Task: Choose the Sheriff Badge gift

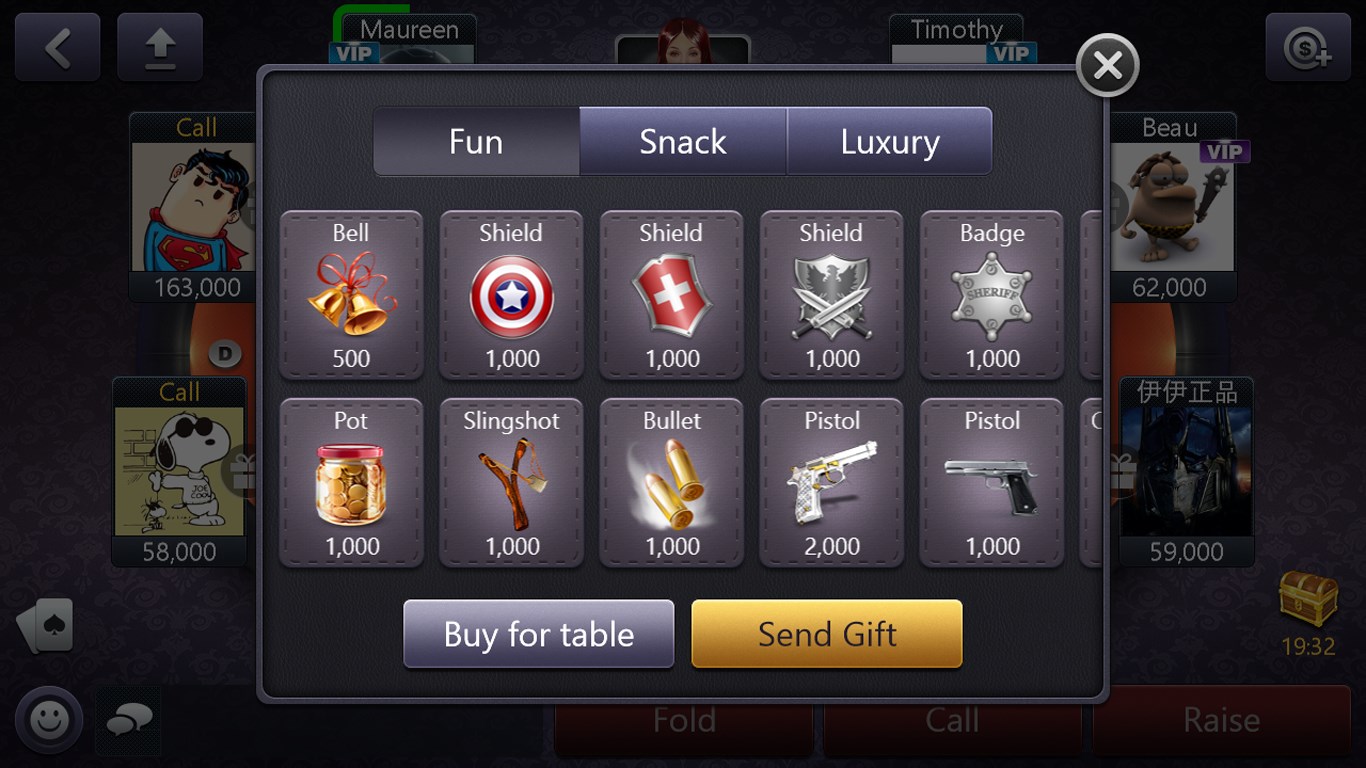Action: click(x=991, y=295)
